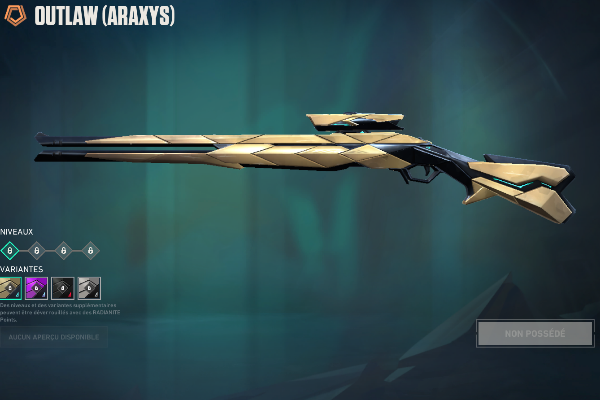600x400 pixels.
Task: Click the Aucun Aperçu Disponible button
Action: pyautogui.click(x=54, y=337)
